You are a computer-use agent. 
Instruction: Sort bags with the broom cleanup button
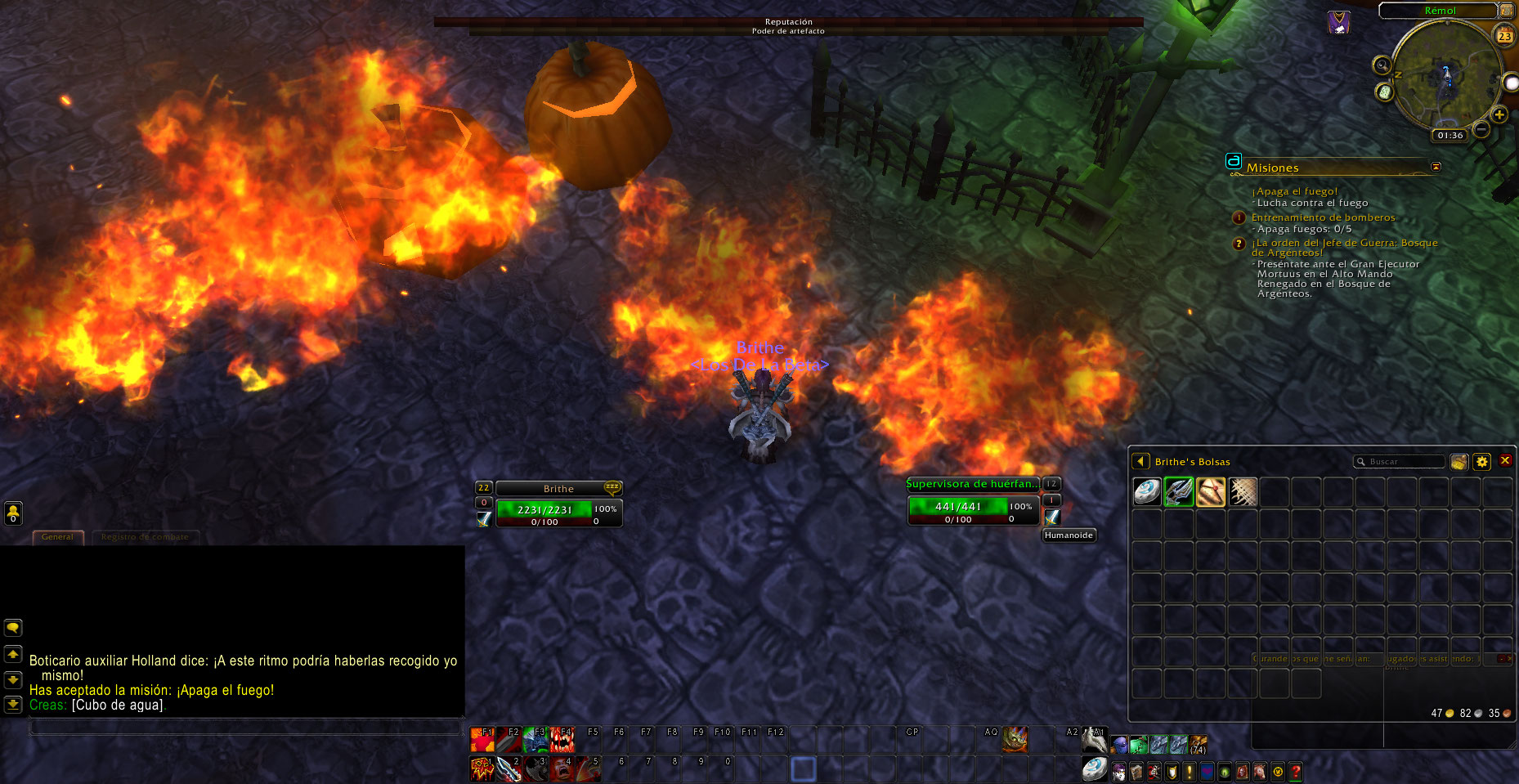[1459, 462]
